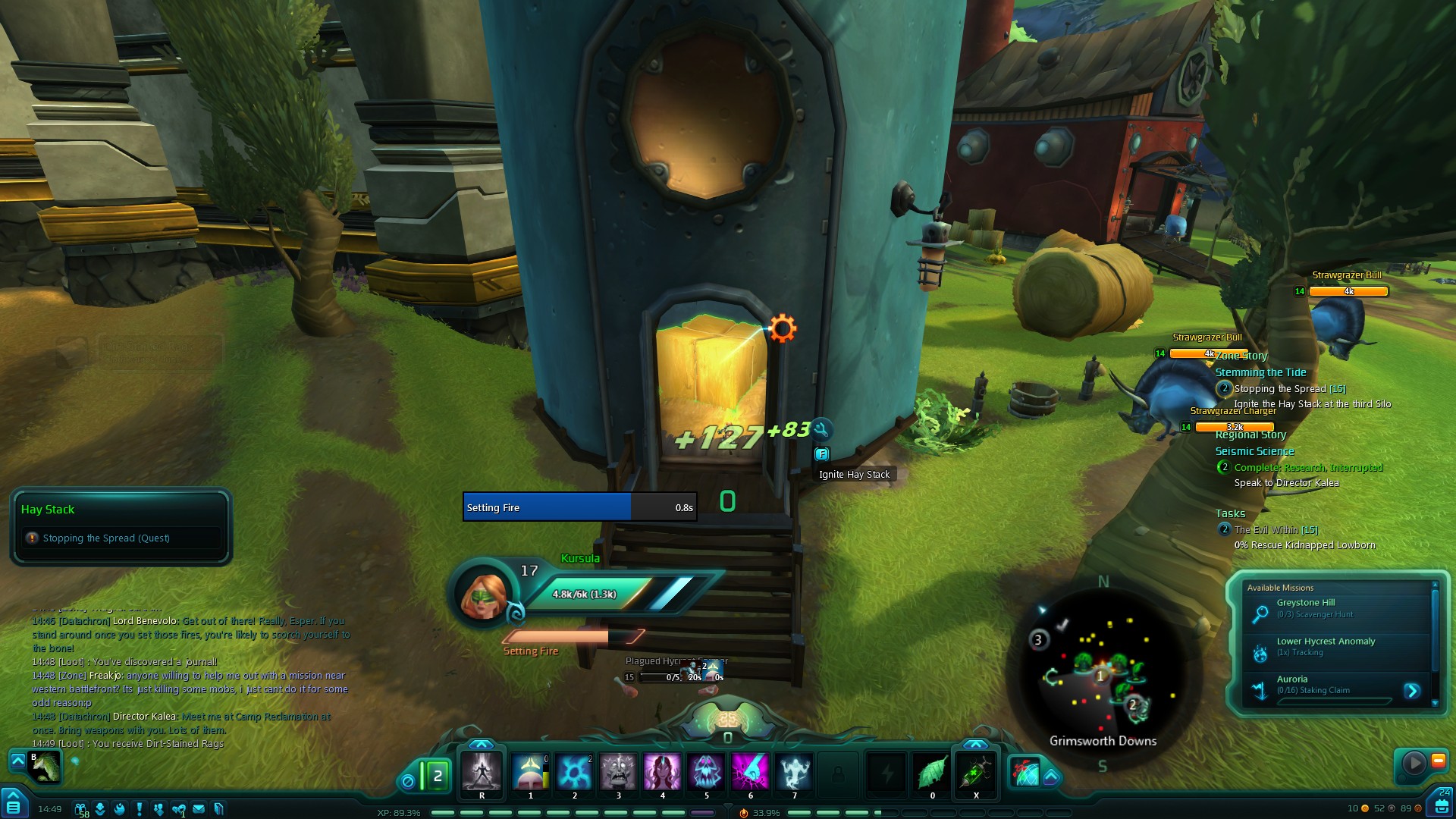Use the green leaf item slot
The width and height of the screenshot is (1456, 819).
point(932,773)
